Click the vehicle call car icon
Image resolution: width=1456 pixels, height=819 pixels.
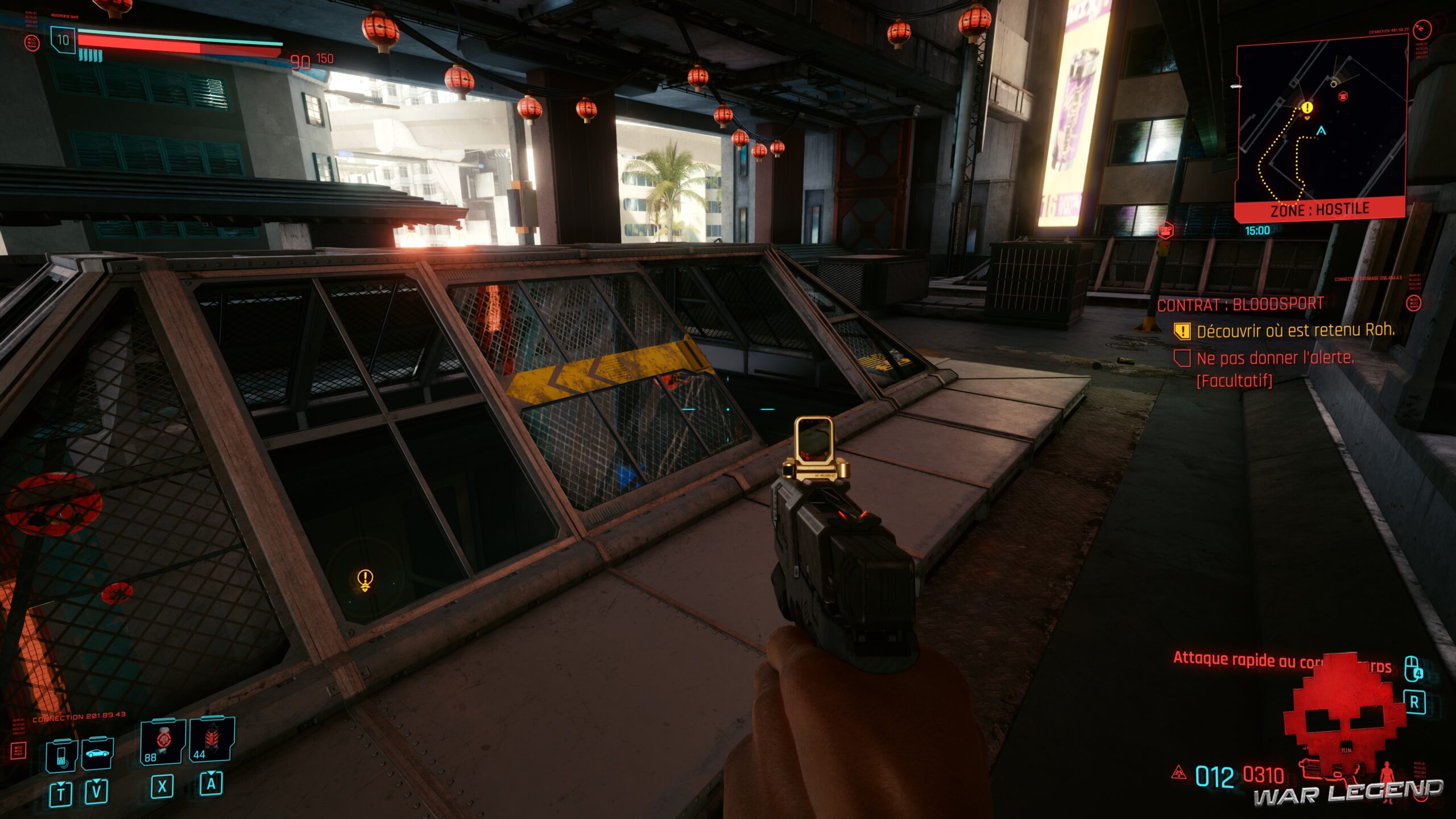(x=98, y=754)
